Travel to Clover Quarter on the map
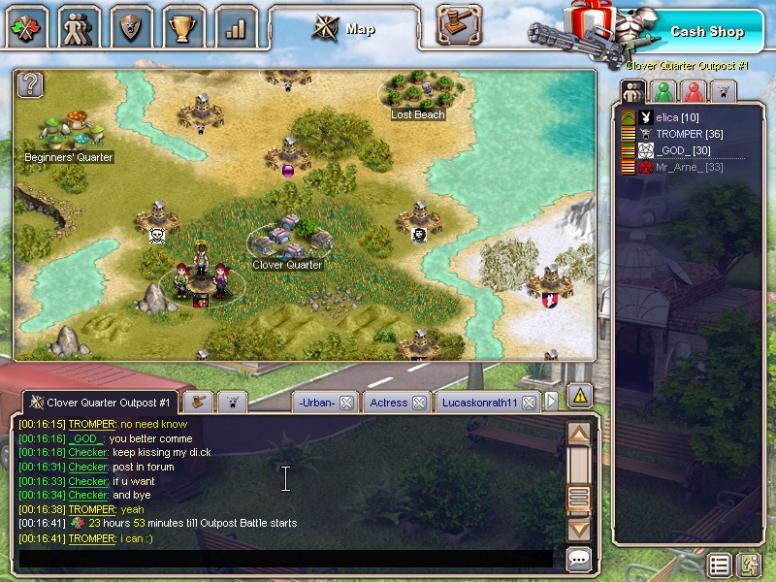 click(x=287, y=240)
